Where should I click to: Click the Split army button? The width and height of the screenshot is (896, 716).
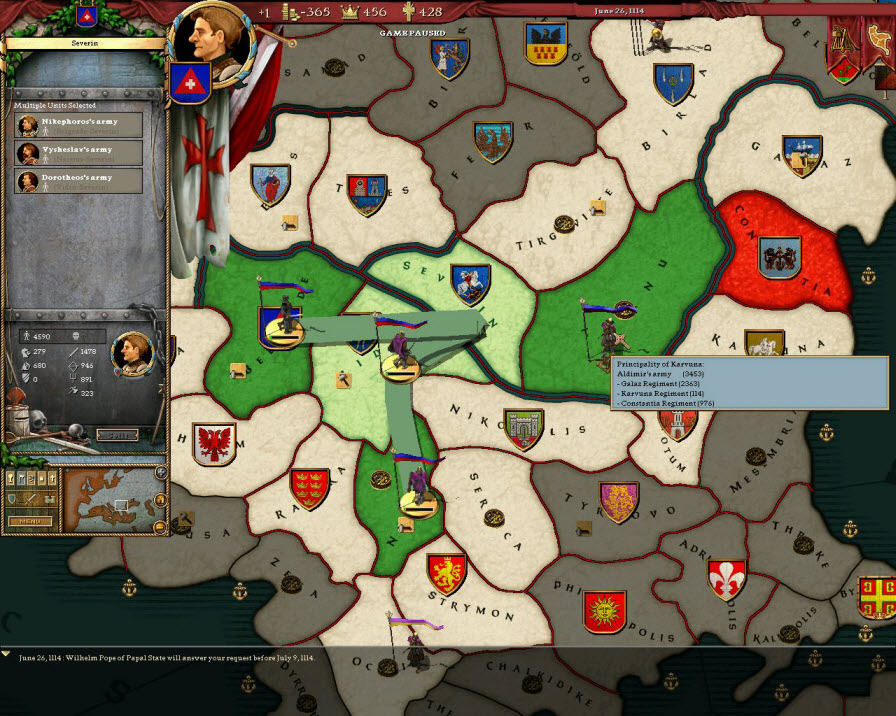pos(117,435)
